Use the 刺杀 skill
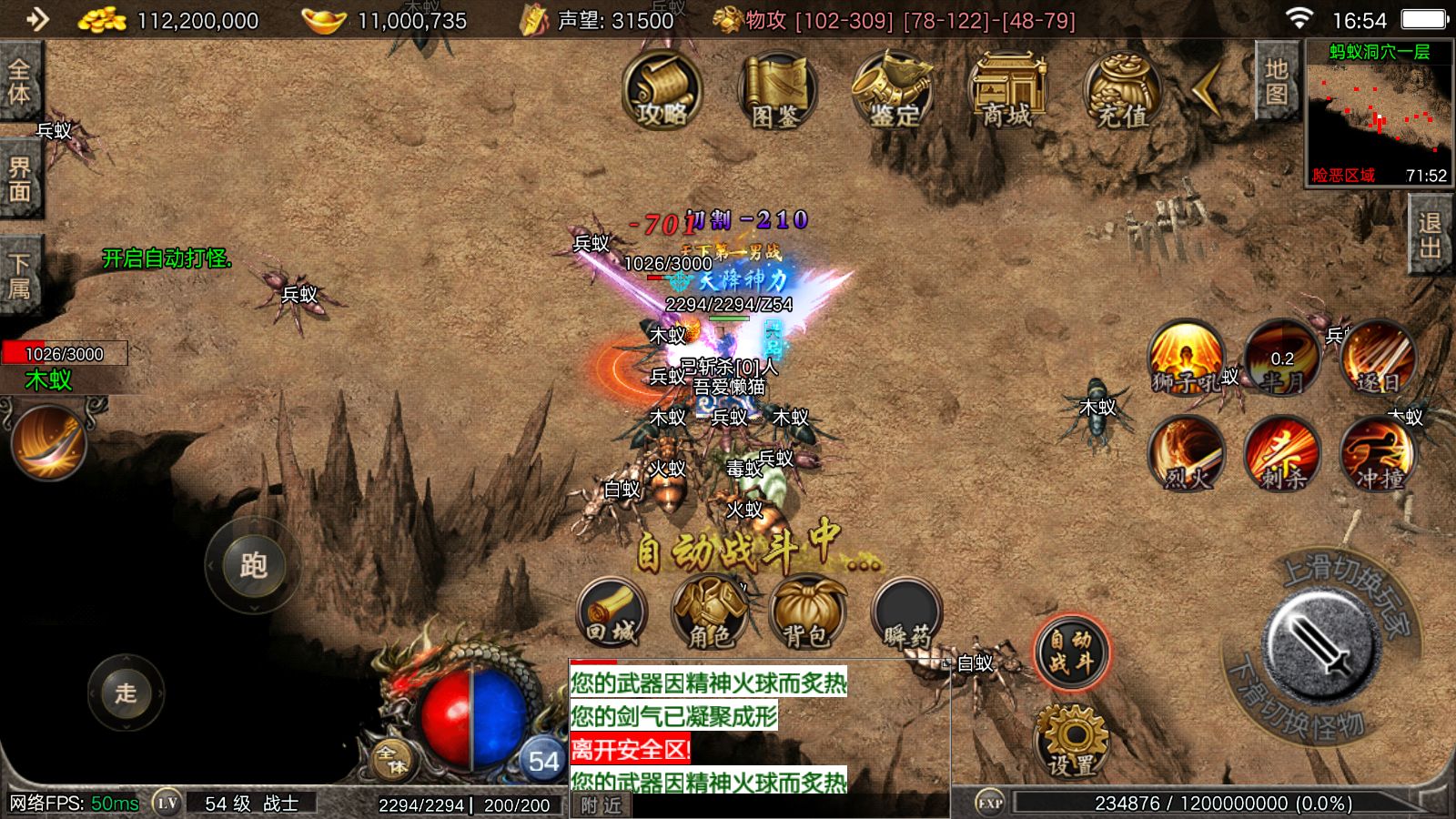This screenshot has width=1456, height=819. (x=1282, y=453)
